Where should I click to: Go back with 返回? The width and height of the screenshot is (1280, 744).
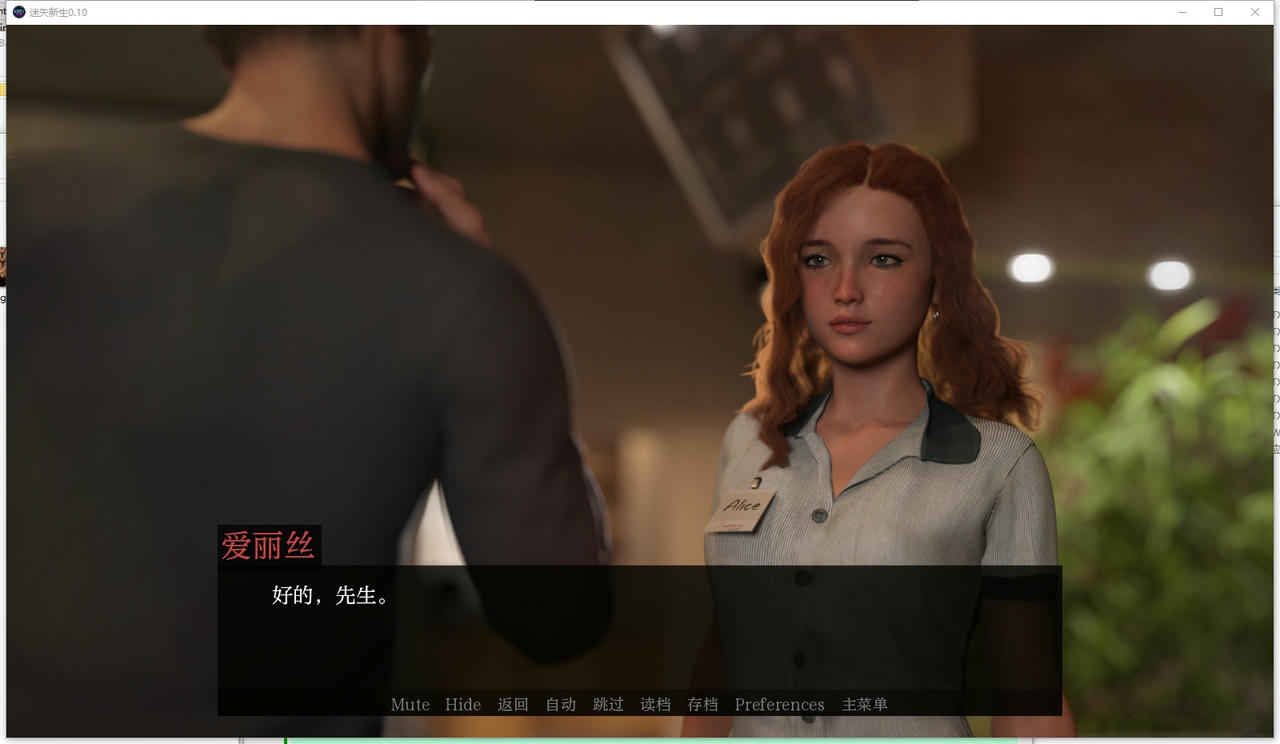[x=513, y=704]
